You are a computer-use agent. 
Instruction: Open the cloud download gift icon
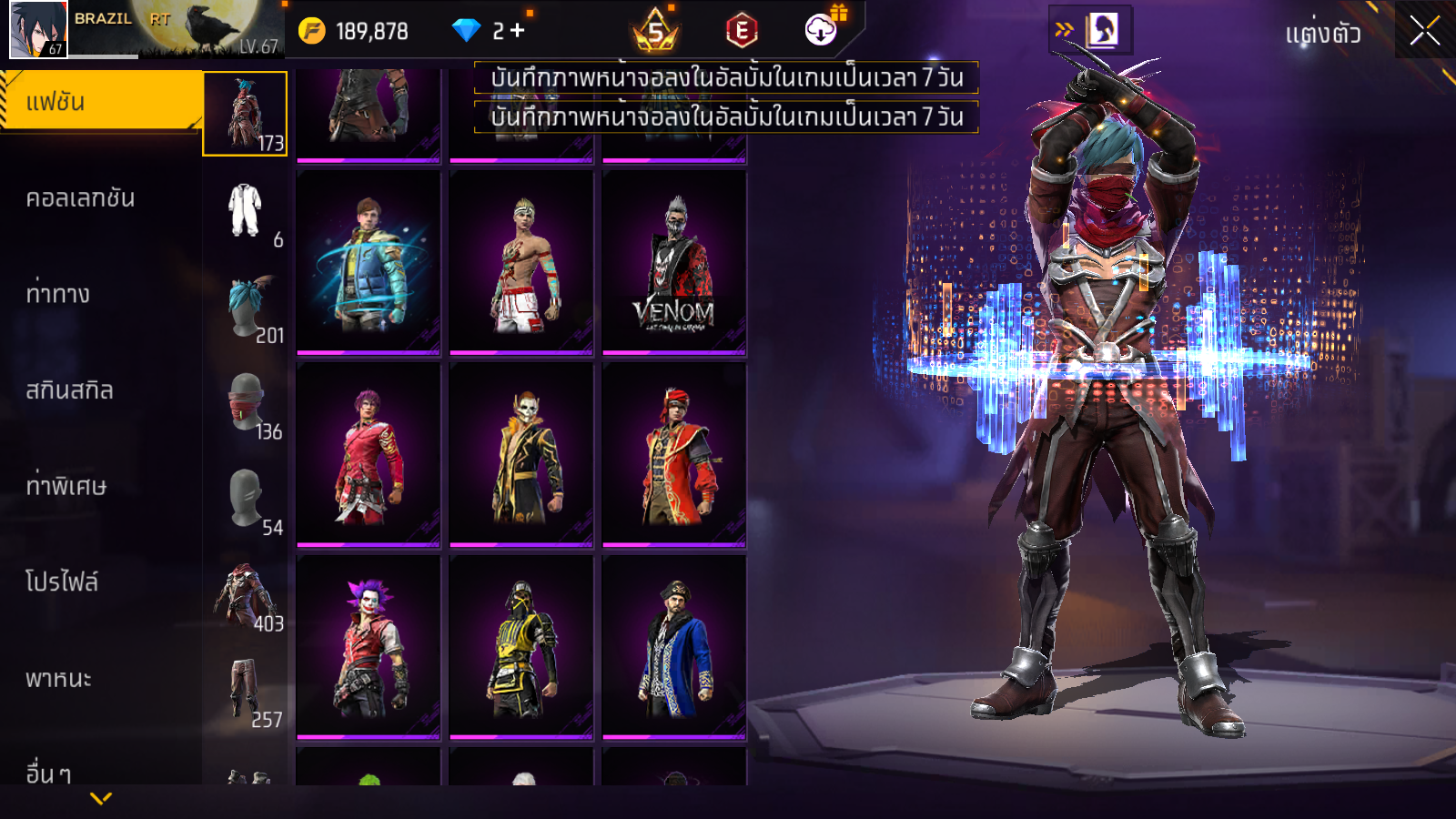(x=822, y=30)
